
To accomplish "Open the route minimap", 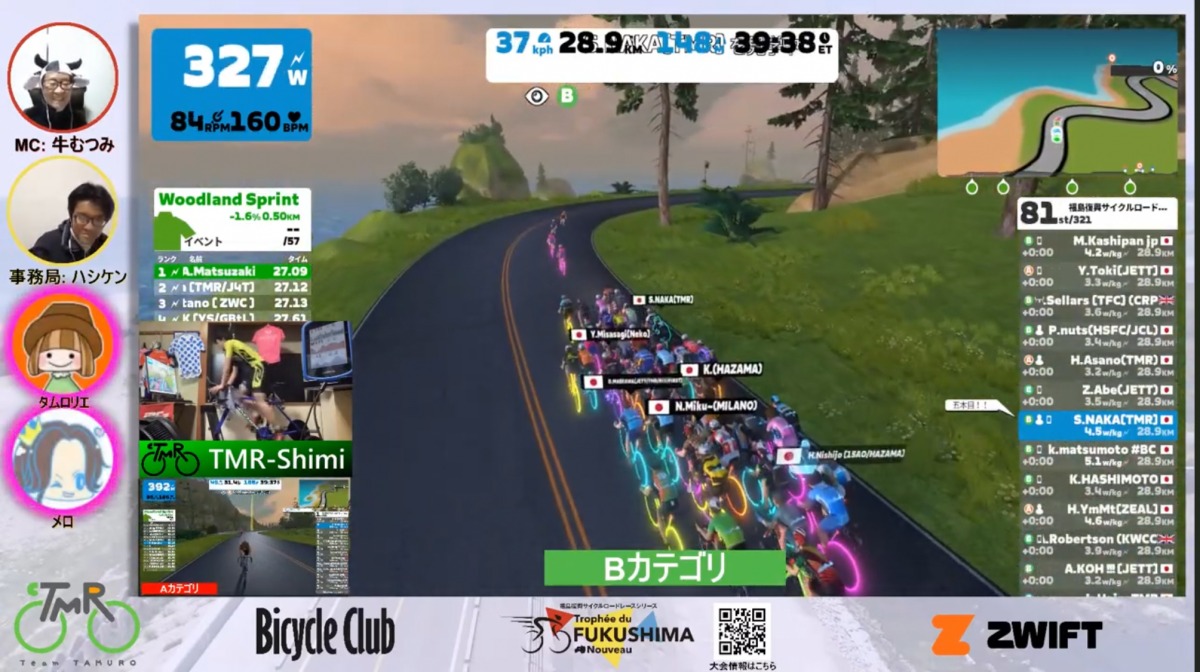I will pyautogui.click(x=1057, y=102).
